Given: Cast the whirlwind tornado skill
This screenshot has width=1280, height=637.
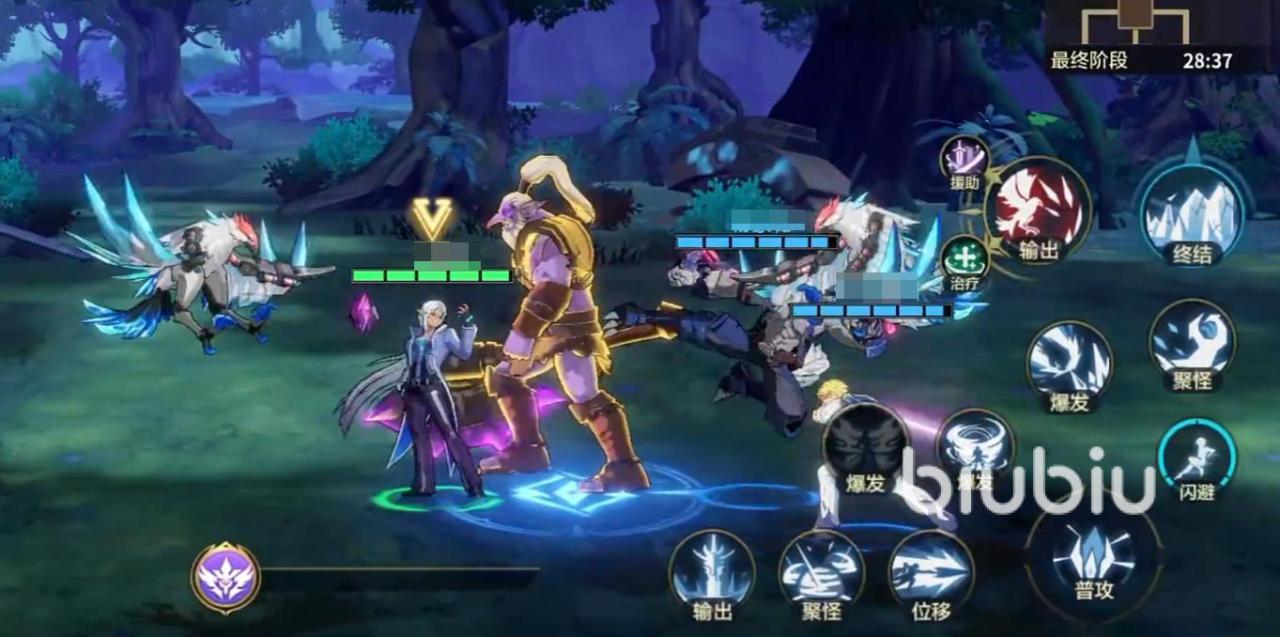Looking at the screenshot, I should 975,447.
